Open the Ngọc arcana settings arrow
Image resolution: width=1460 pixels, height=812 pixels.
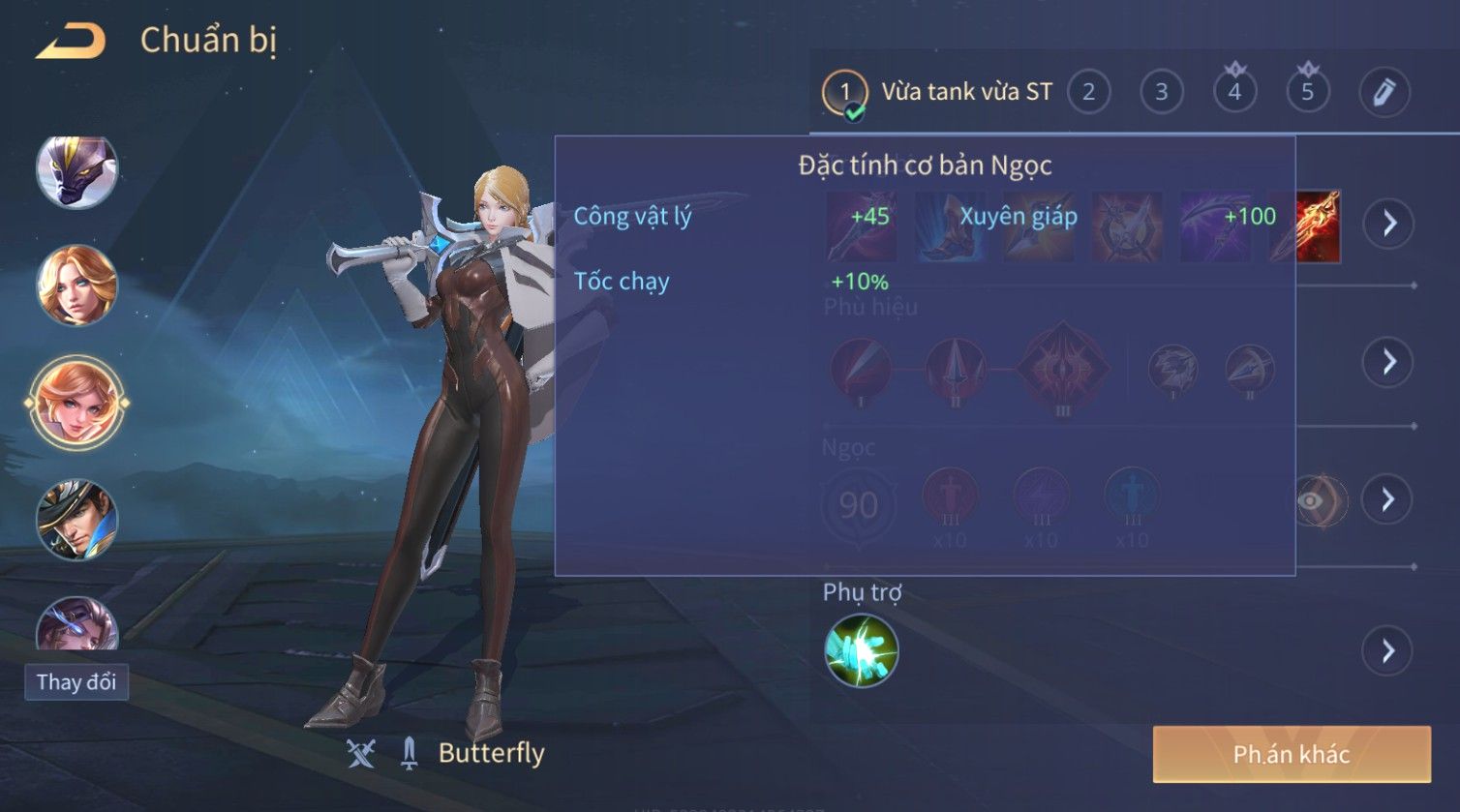point(1387,499)
